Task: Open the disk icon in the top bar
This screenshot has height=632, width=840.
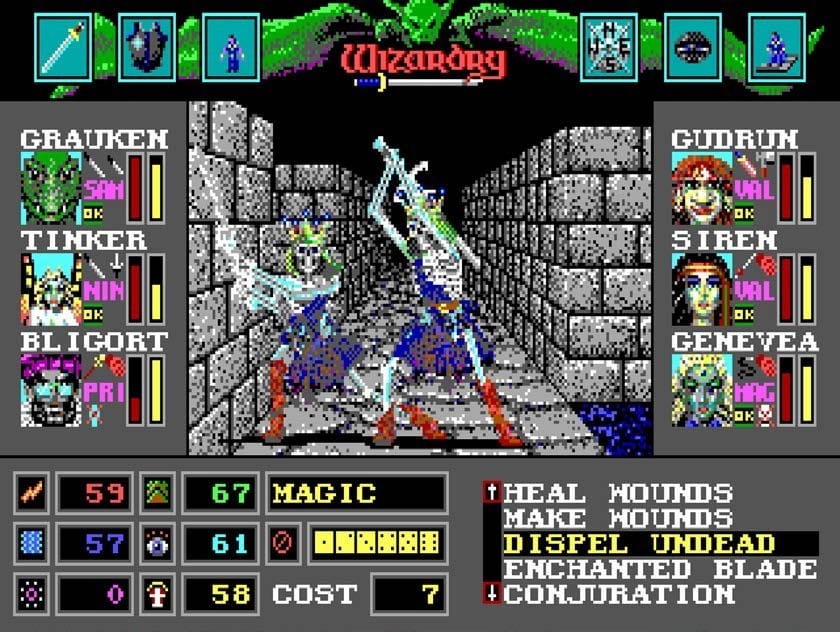Action: (693, 47)
